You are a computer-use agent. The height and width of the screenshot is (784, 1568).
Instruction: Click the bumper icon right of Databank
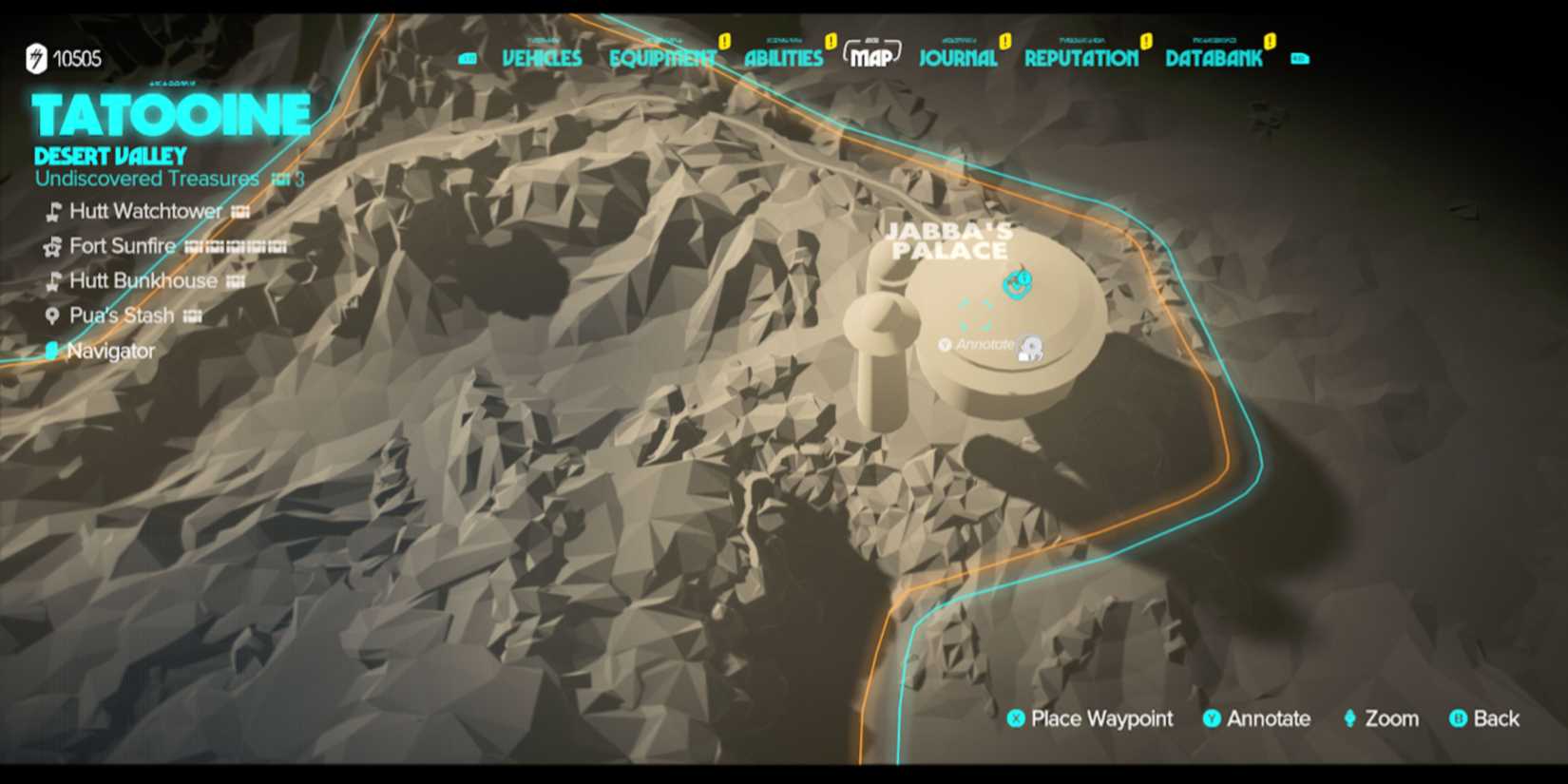tap(1300, 59)
